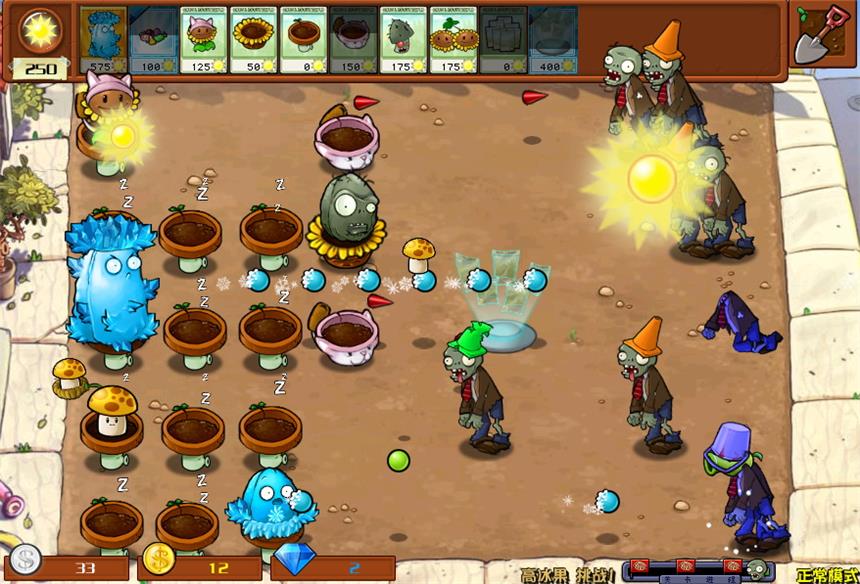Viewport: 860px width, 584px height.
Task: Select the zombie-head nut seed card
Action: pos(403,39)
